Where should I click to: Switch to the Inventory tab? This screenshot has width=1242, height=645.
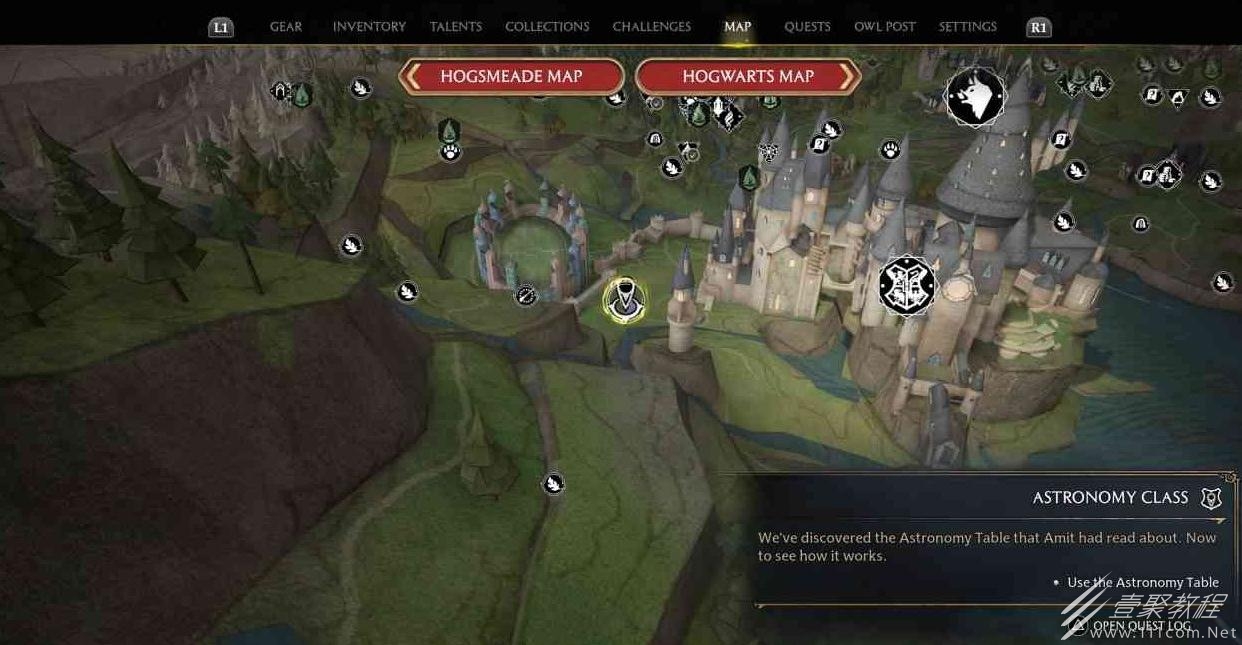(369, 27)
